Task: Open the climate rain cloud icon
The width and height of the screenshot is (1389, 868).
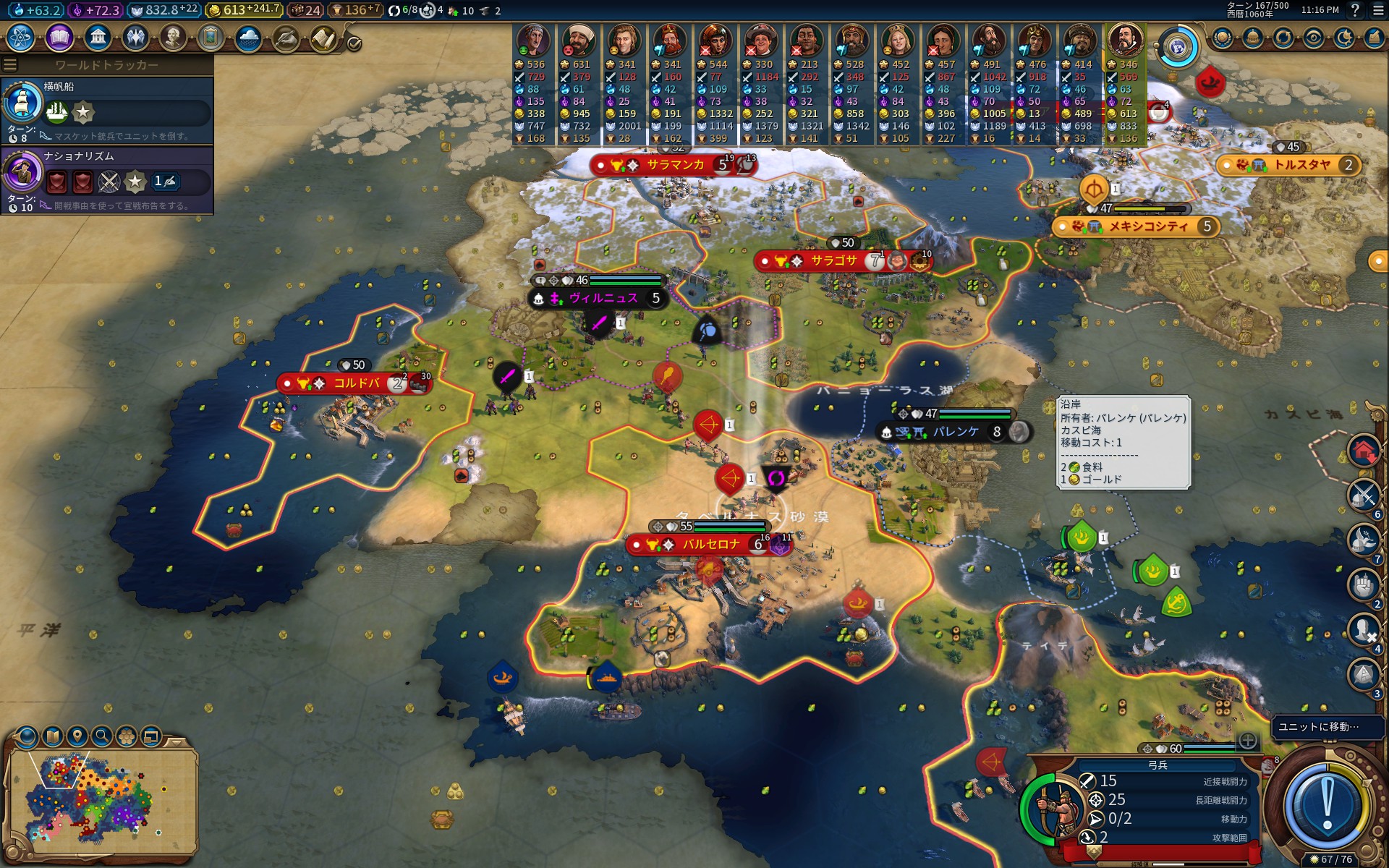Action: (248, 37)
